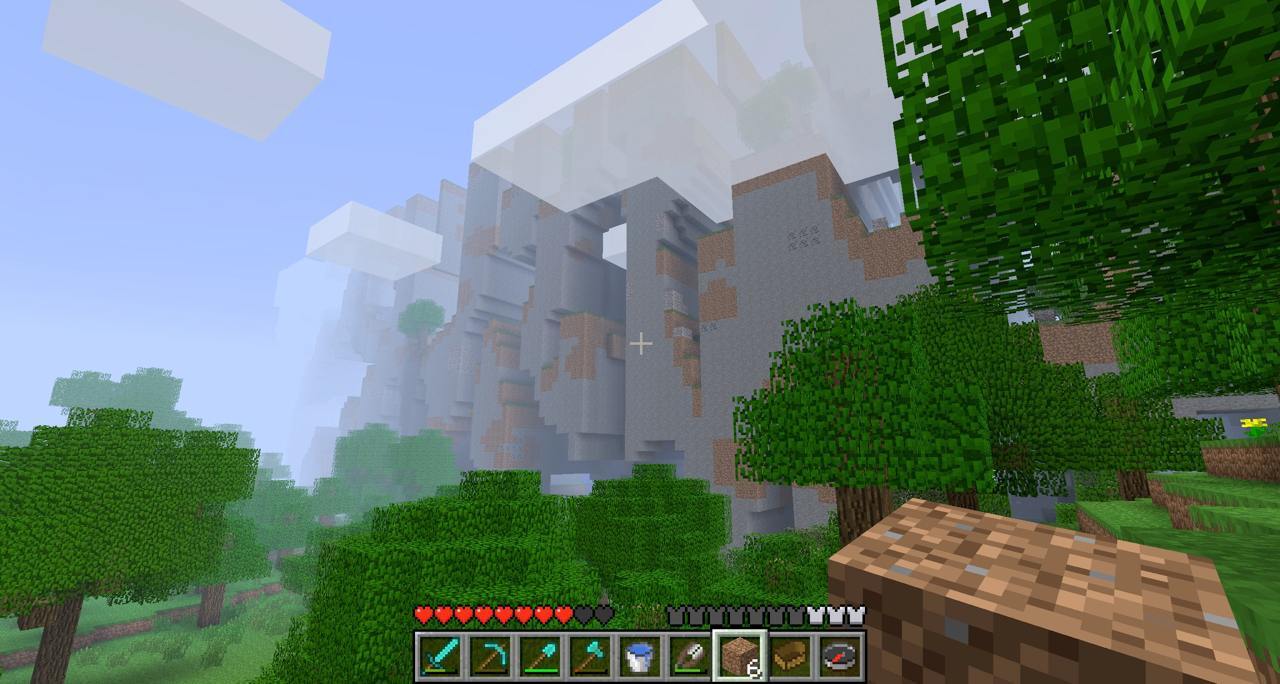
Task: Choose the diamond pickaxe in the hotbar
Action: coord(489,656)
